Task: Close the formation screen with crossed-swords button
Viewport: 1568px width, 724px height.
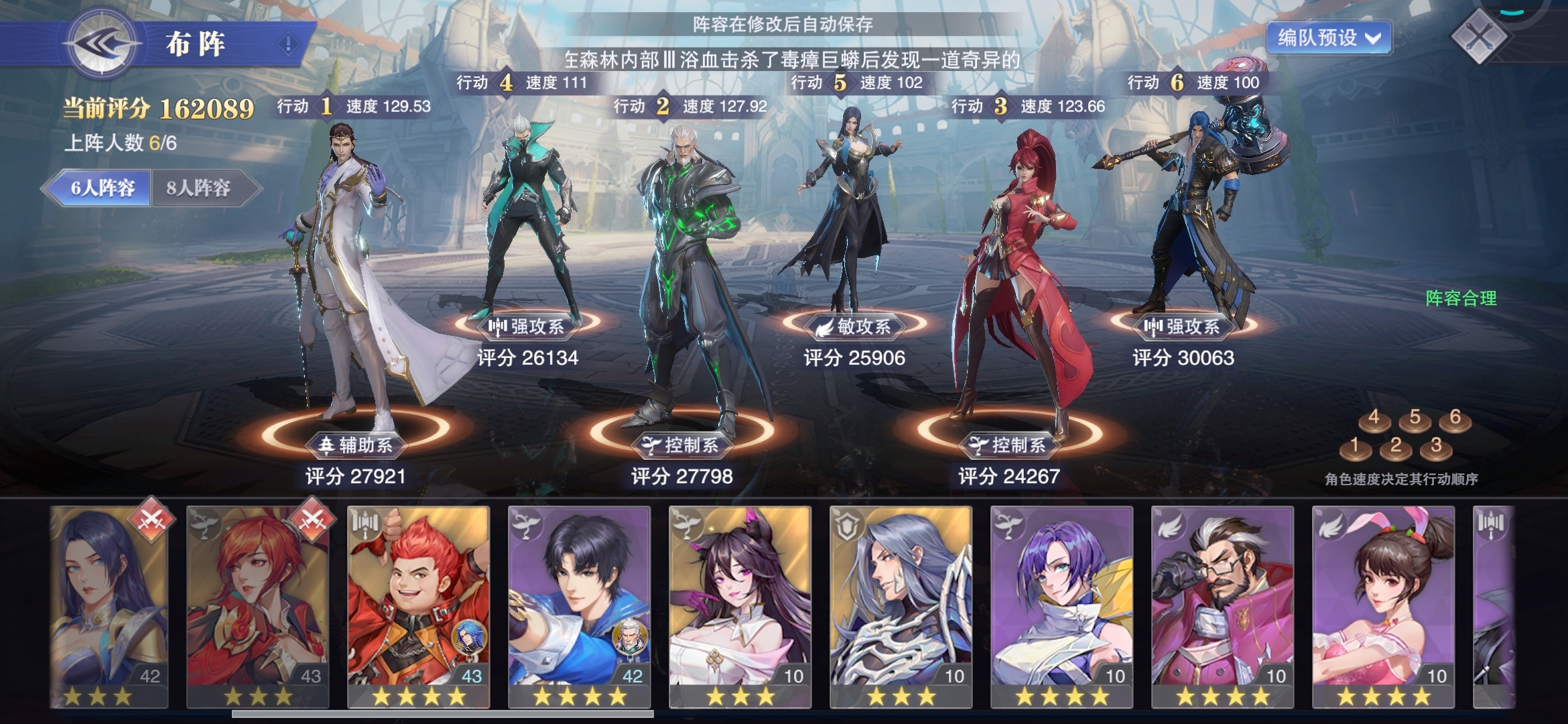Action: tap(1480, 36)
